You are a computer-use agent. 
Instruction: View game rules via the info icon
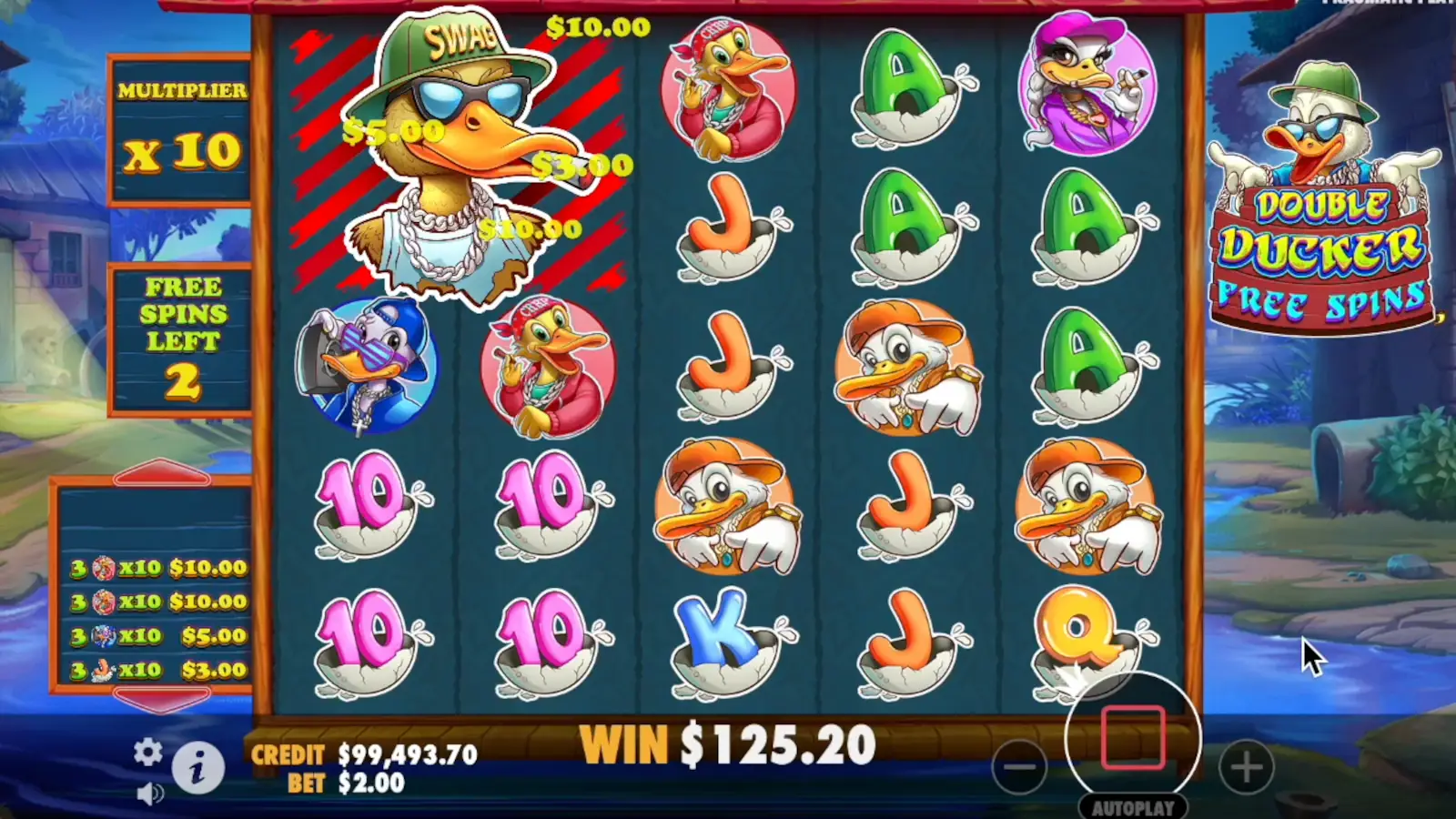click(198, 767)
